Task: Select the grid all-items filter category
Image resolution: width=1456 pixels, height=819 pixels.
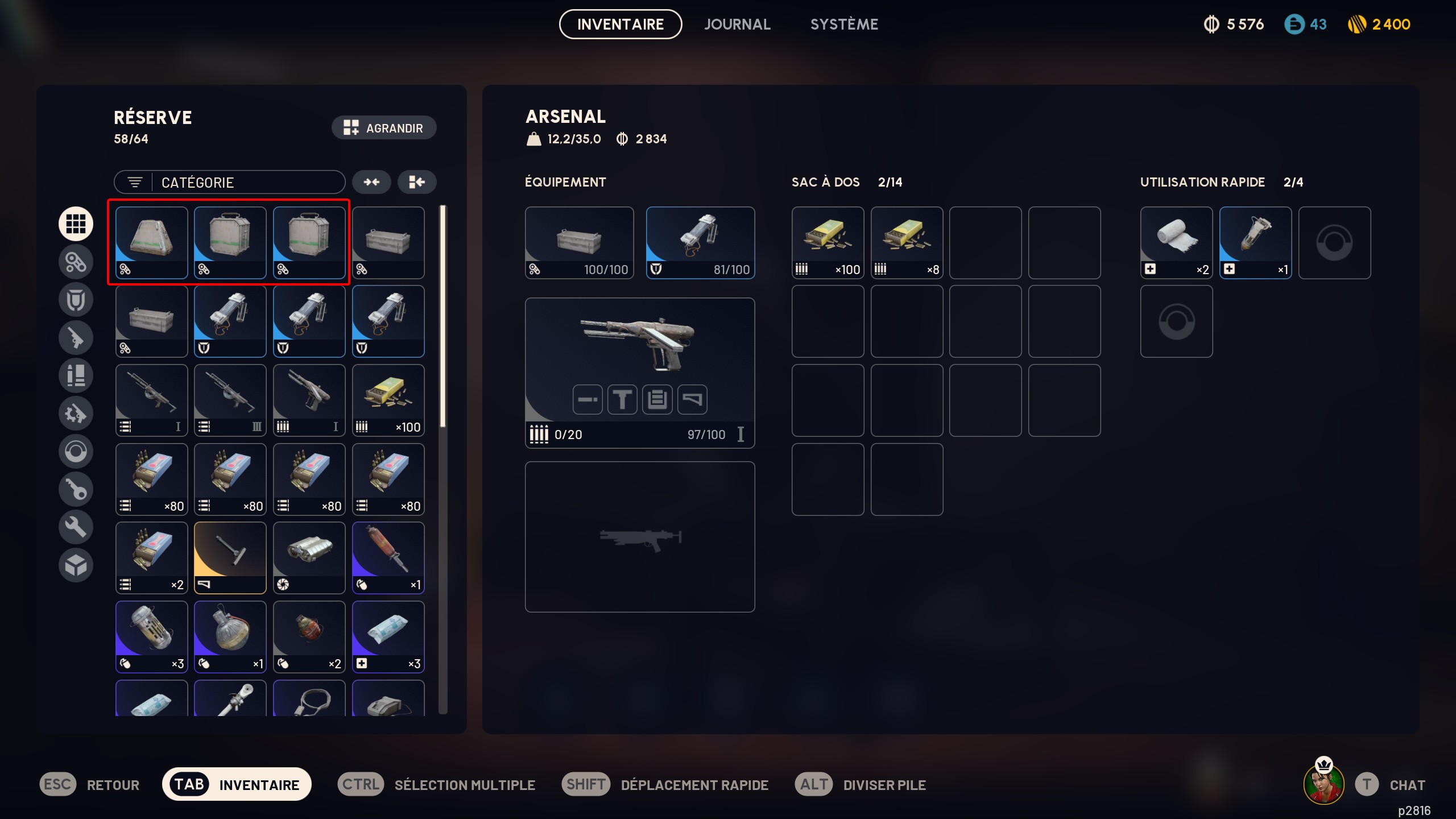Action: click(x=76, y=224)
